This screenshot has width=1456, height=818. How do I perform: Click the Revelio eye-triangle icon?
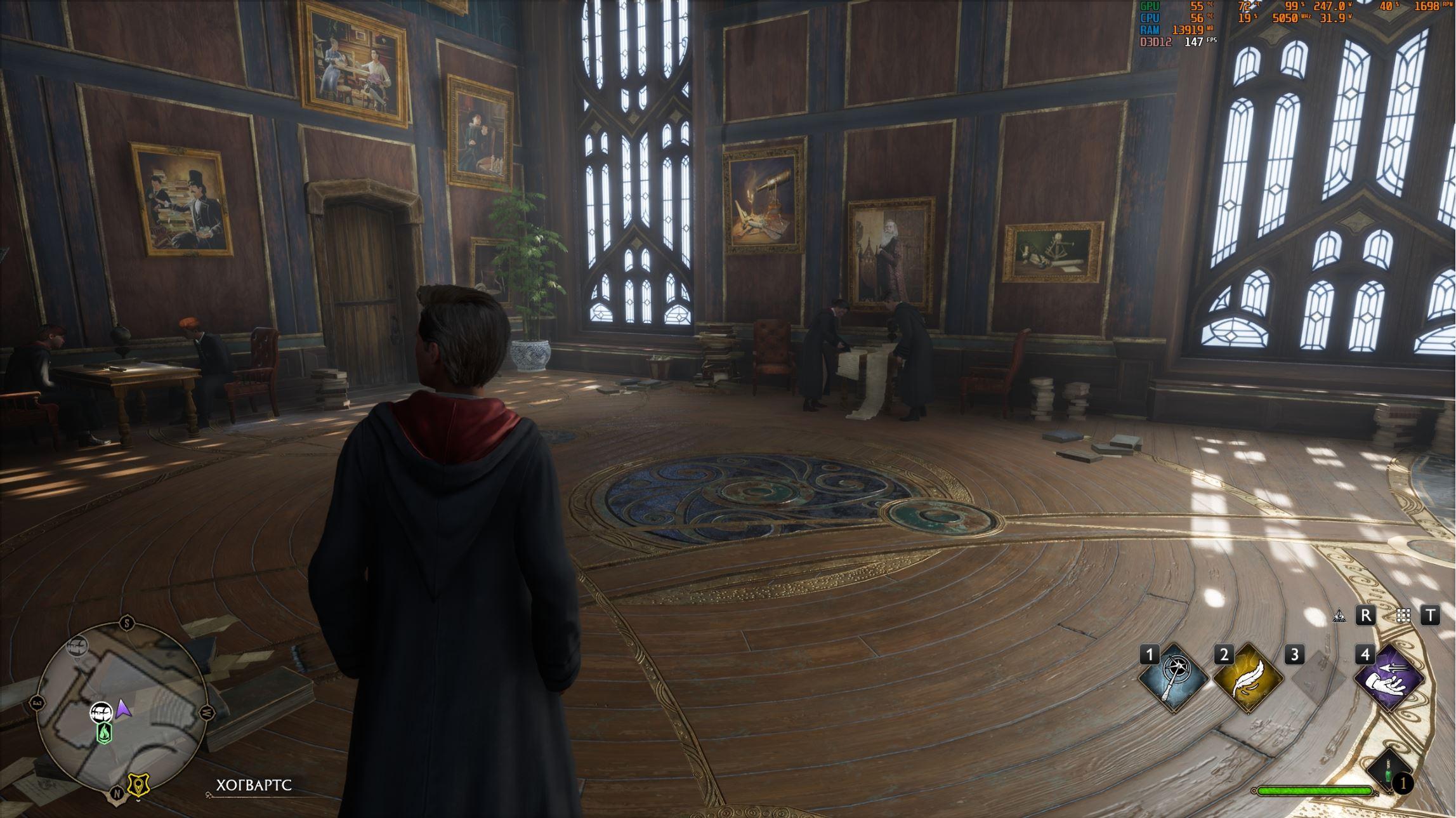[x=1339, y=616]
